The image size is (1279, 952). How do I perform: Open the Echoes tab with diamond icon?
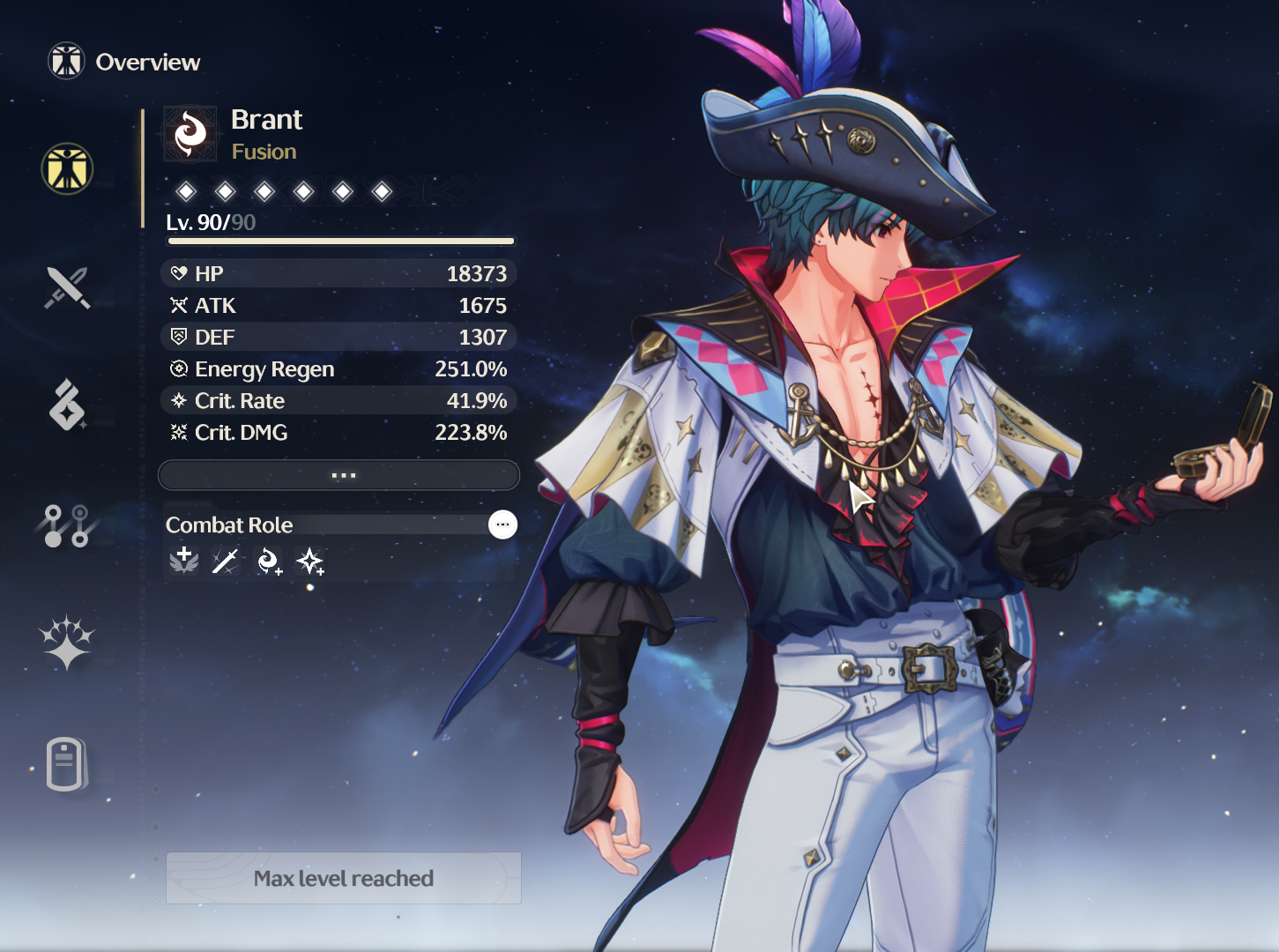tap(67, 405)
